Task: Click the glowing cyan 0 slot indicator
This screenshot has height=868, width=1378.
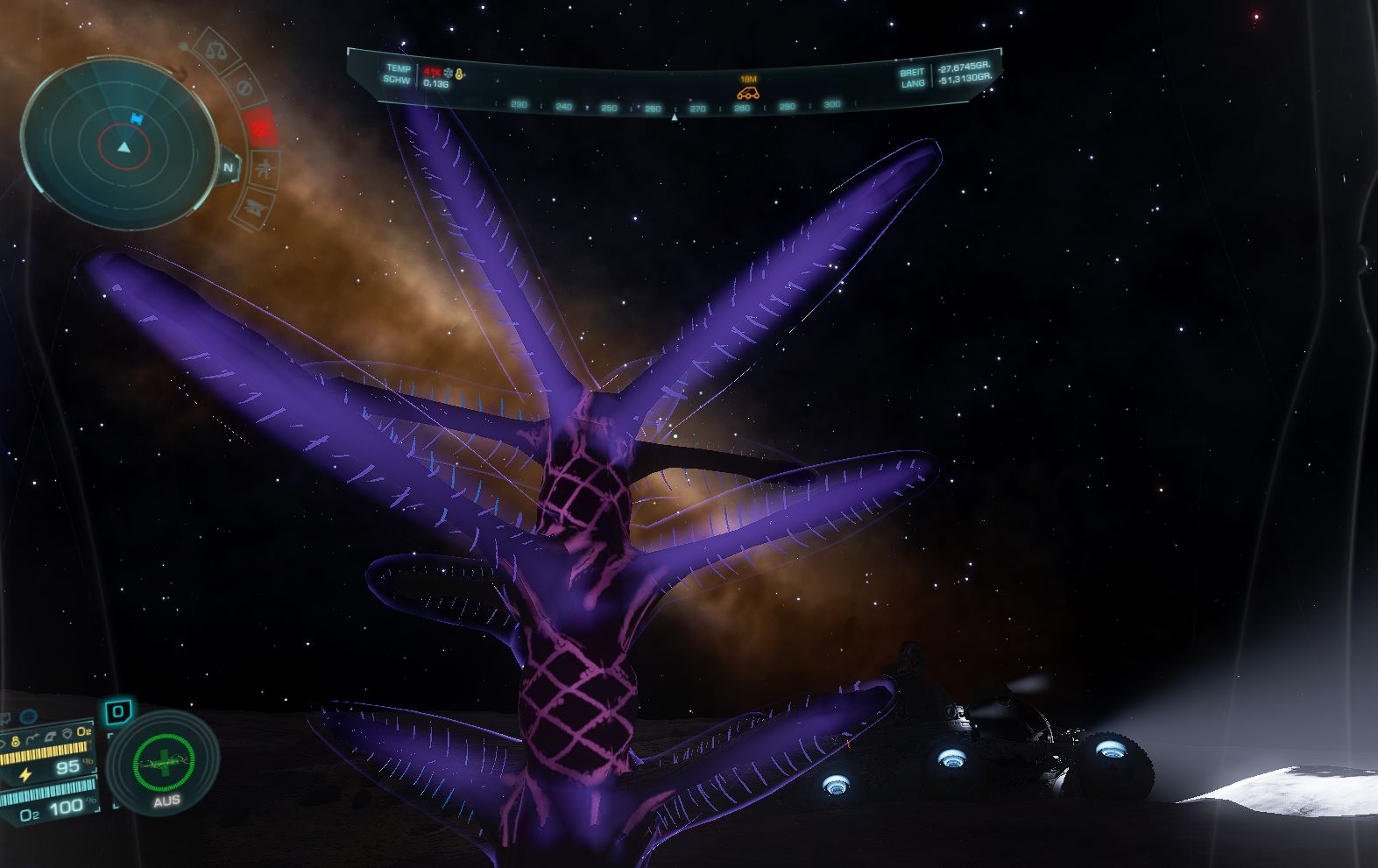Action: click(x=117, y=712)
